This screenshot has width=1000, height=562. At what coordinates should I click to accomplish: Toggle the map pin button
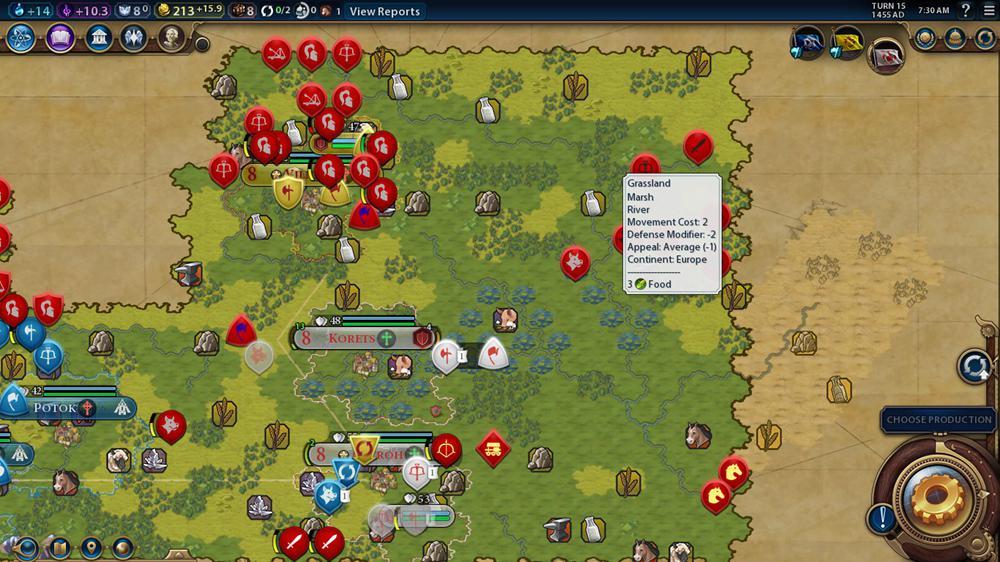pyautogui.click(x=91, y=548)
